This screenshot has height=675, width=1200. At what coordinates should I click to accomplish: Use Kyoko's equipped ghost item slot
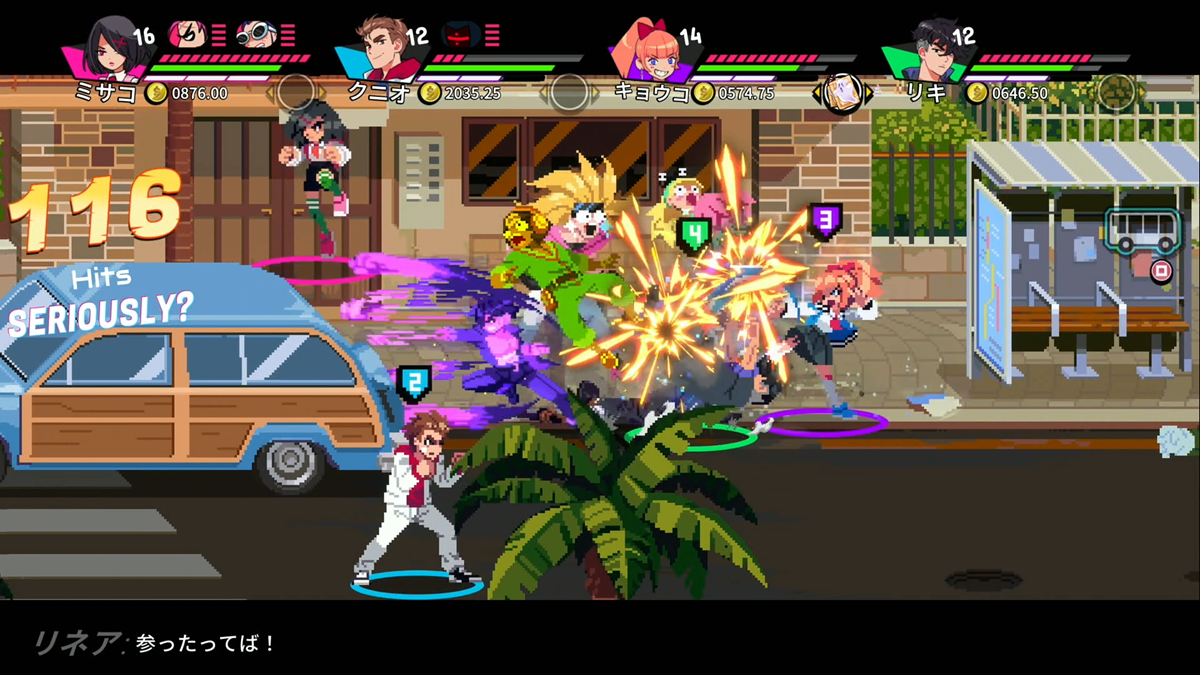842,94
